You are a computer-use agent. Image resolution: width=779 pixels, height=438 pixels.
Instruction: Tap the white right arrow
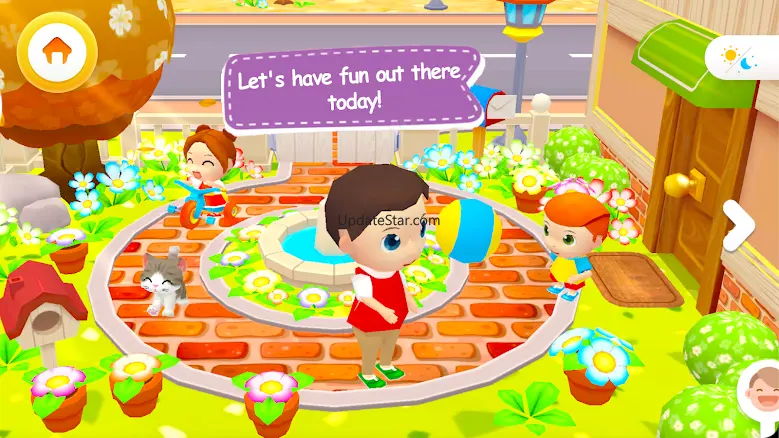tap(740, 225)
